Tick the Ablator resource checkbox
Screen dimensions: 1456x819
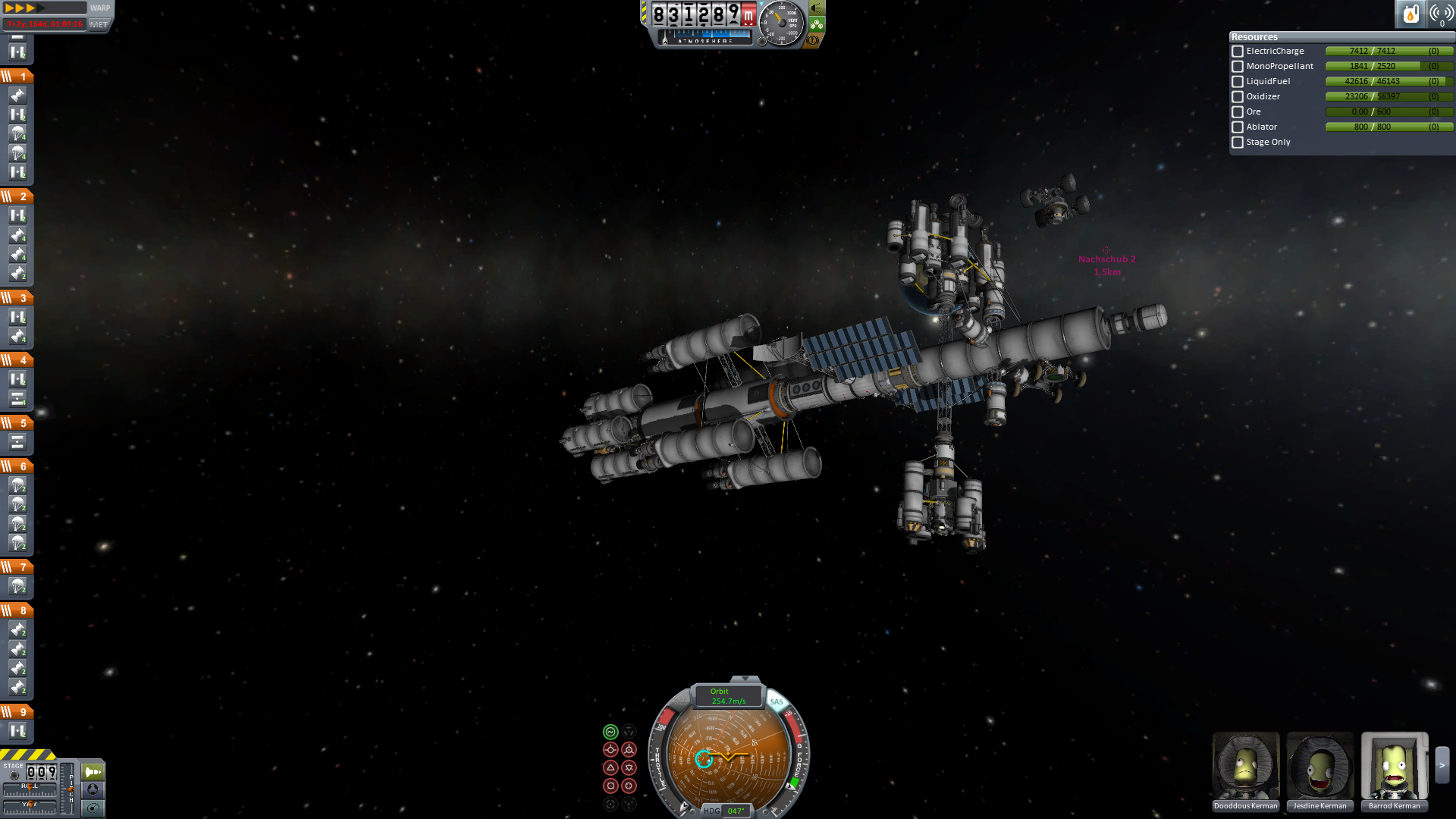pos(1238,127)
